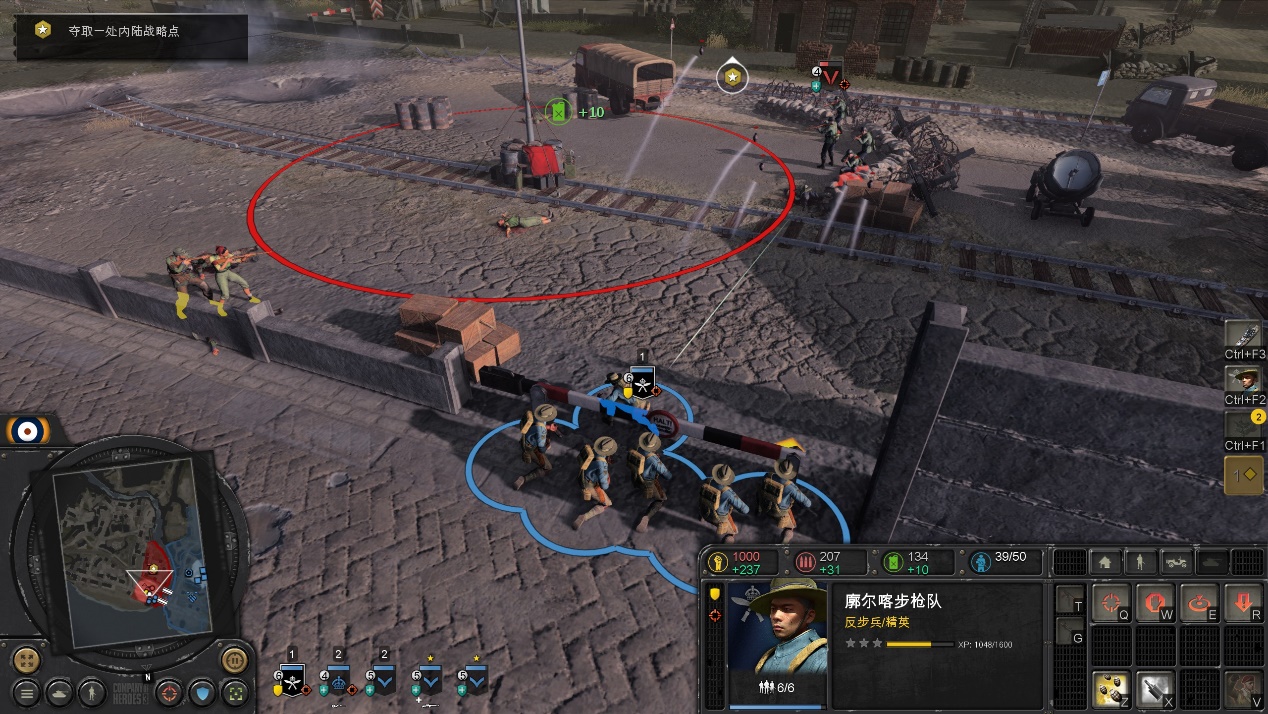Issue the red down-arrow retreat command
The height and width of the screenshot is (714, 1268).
coord(1243,602)
